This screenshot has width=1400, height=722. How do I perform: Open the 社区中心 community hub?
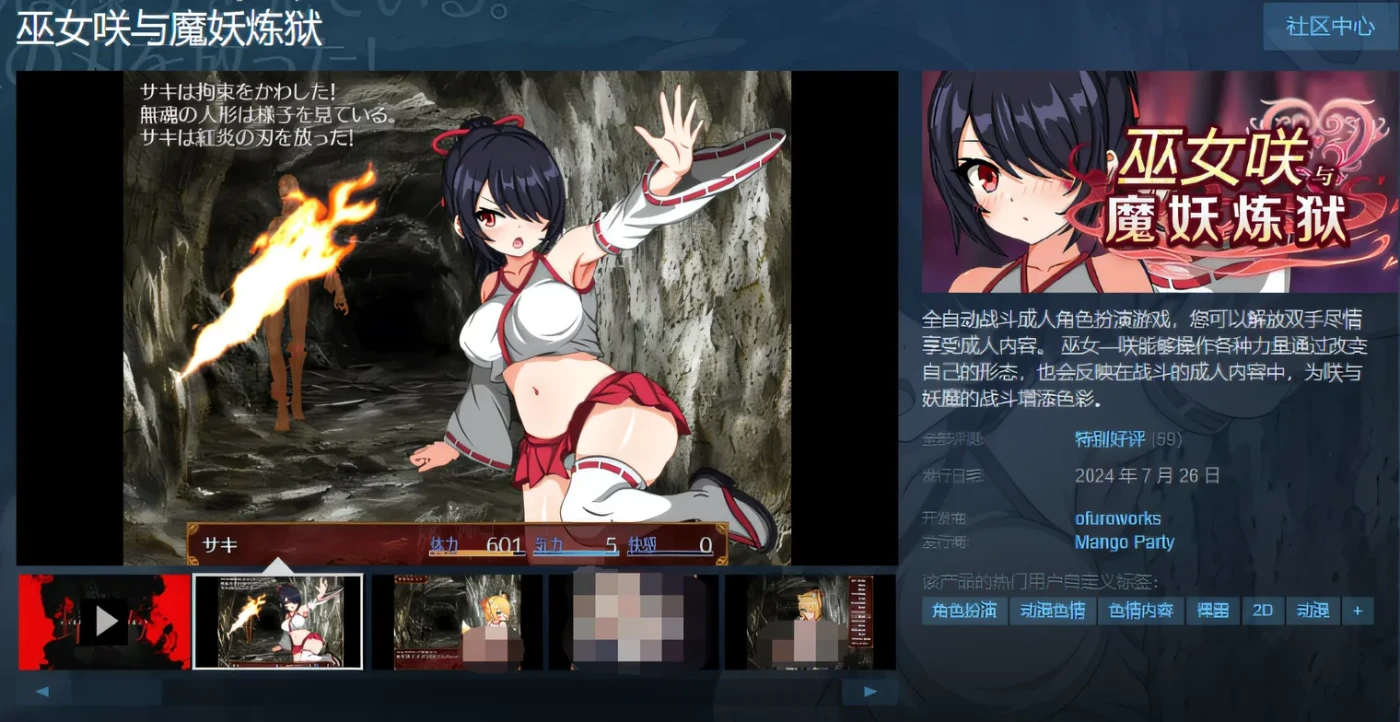(x=1327, y=27)
